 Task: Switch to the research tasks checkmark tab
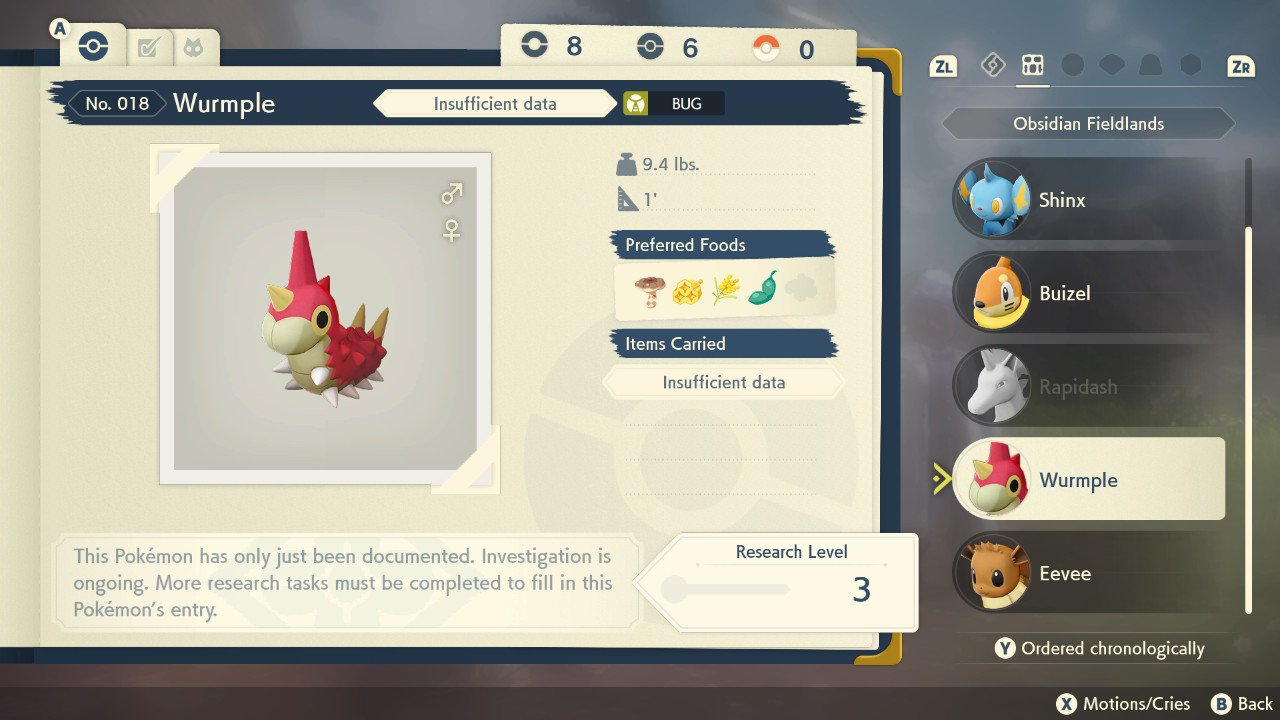pos(148,47)
